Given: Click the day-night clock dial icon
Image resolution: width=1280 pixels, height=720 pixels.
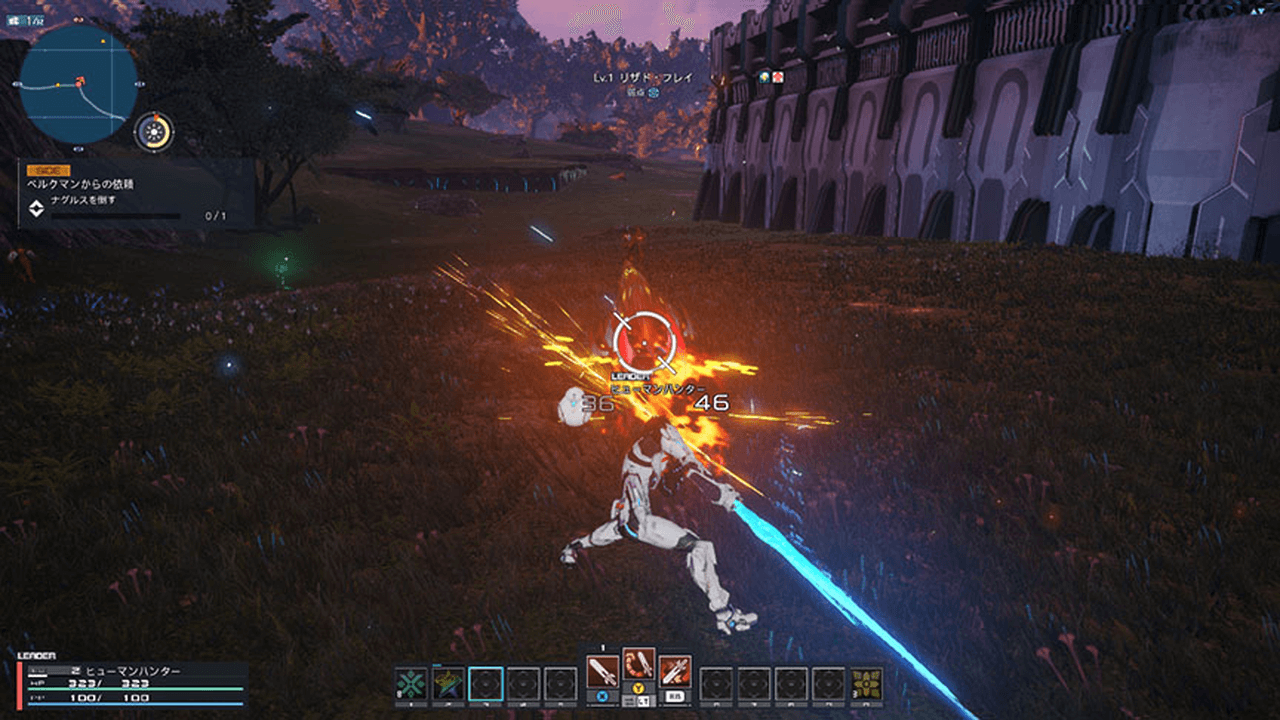Looking at the screenshot, I should [x=154, y=132].
